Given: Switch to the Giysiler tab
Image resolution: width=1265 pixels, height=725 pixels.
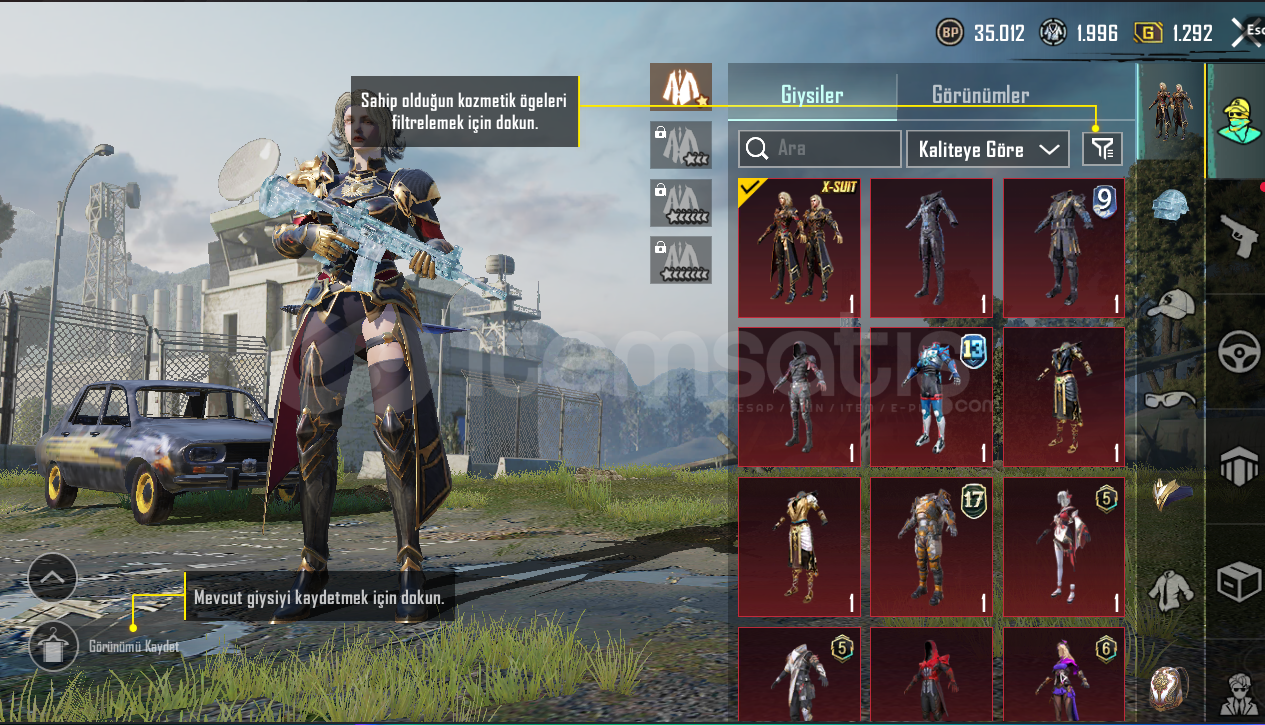Looking at the screenshot, I should click(812, 95).
